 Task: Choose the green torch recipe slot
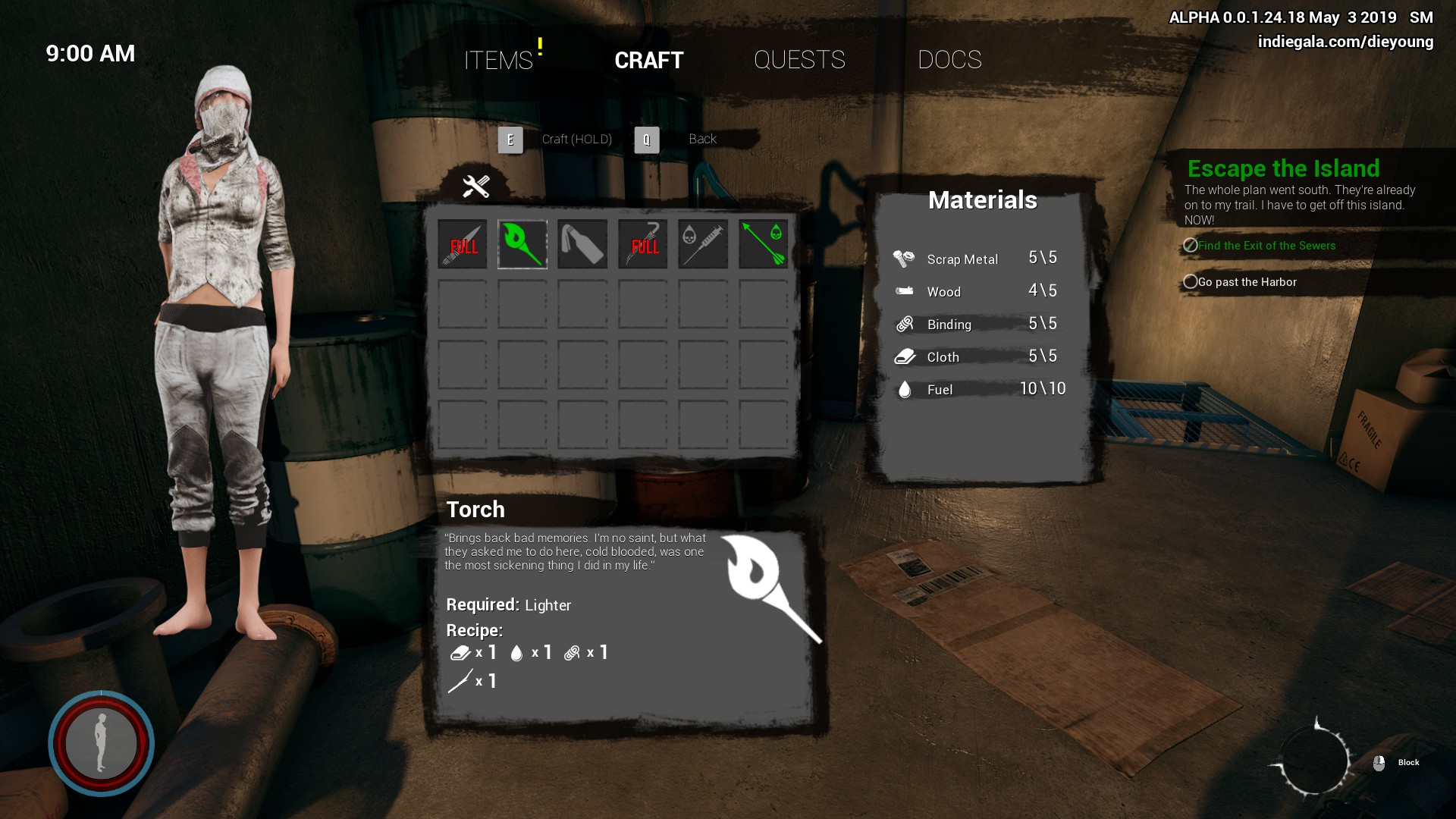tap(522, 244)
